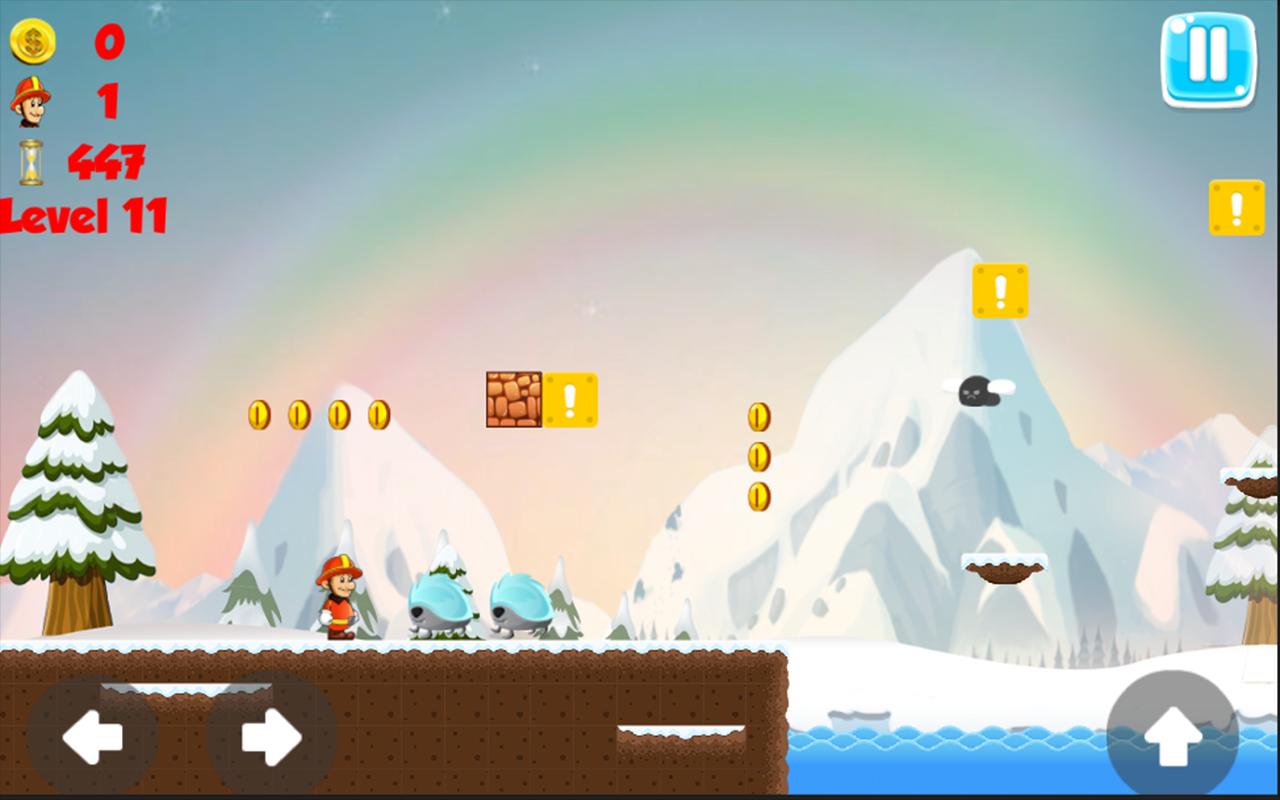Tap the vertical column of coins
This screenshot has height=800, width=1280.
757,455
